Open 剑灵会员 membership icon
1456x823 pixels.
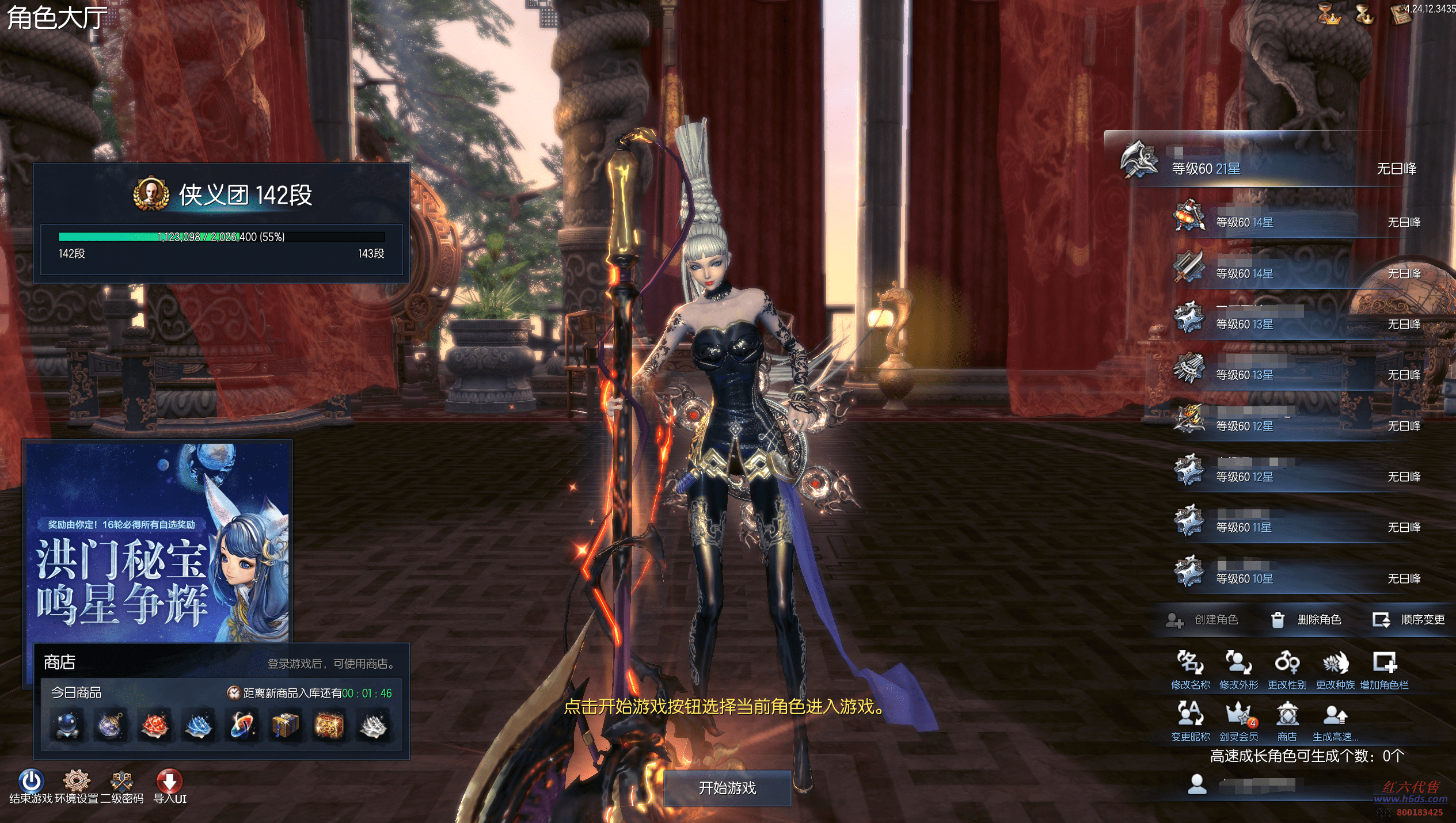1238,721
